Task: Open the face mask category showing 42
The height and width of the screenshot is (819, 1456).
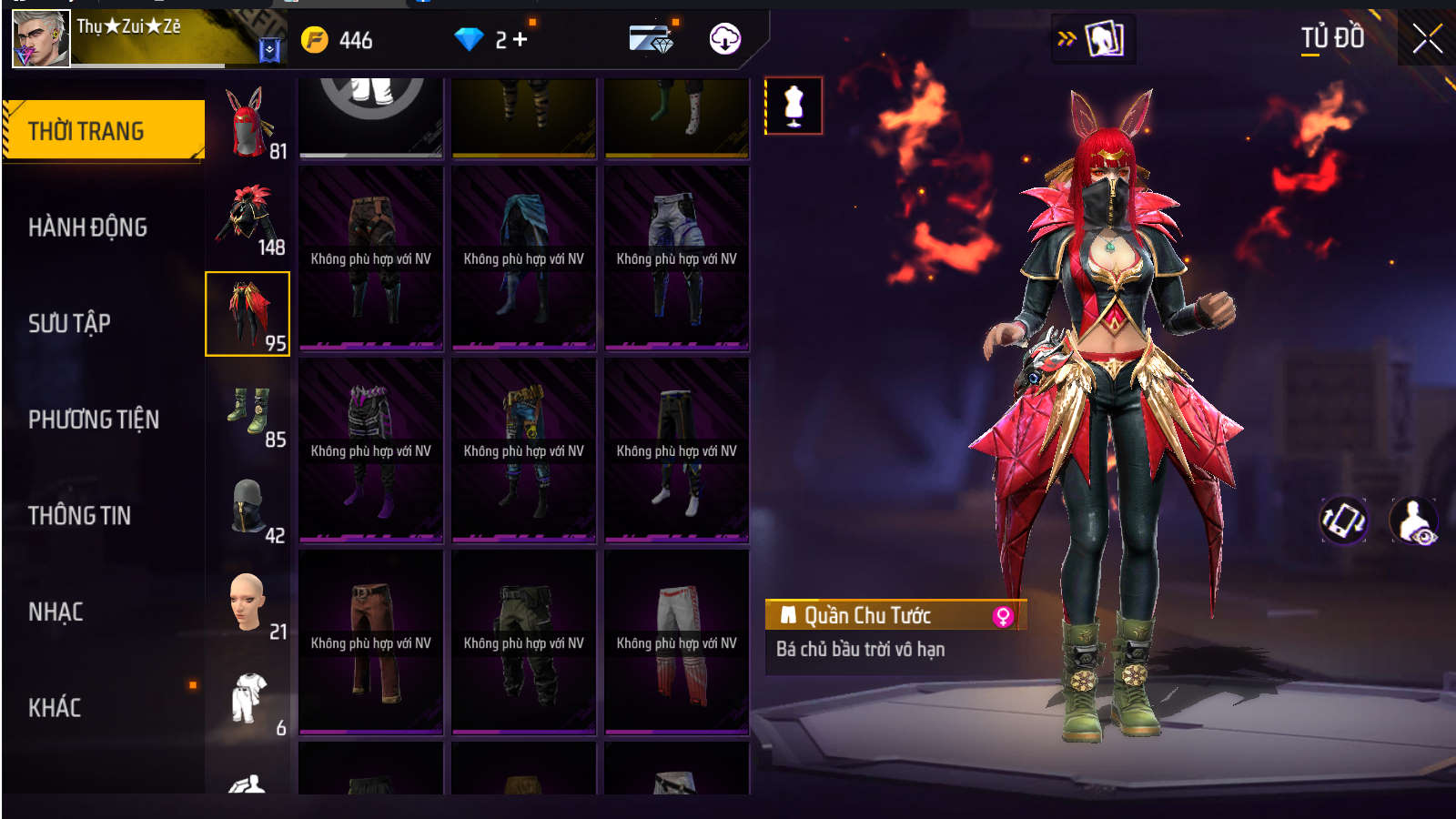Action: [x=248, y=508]
